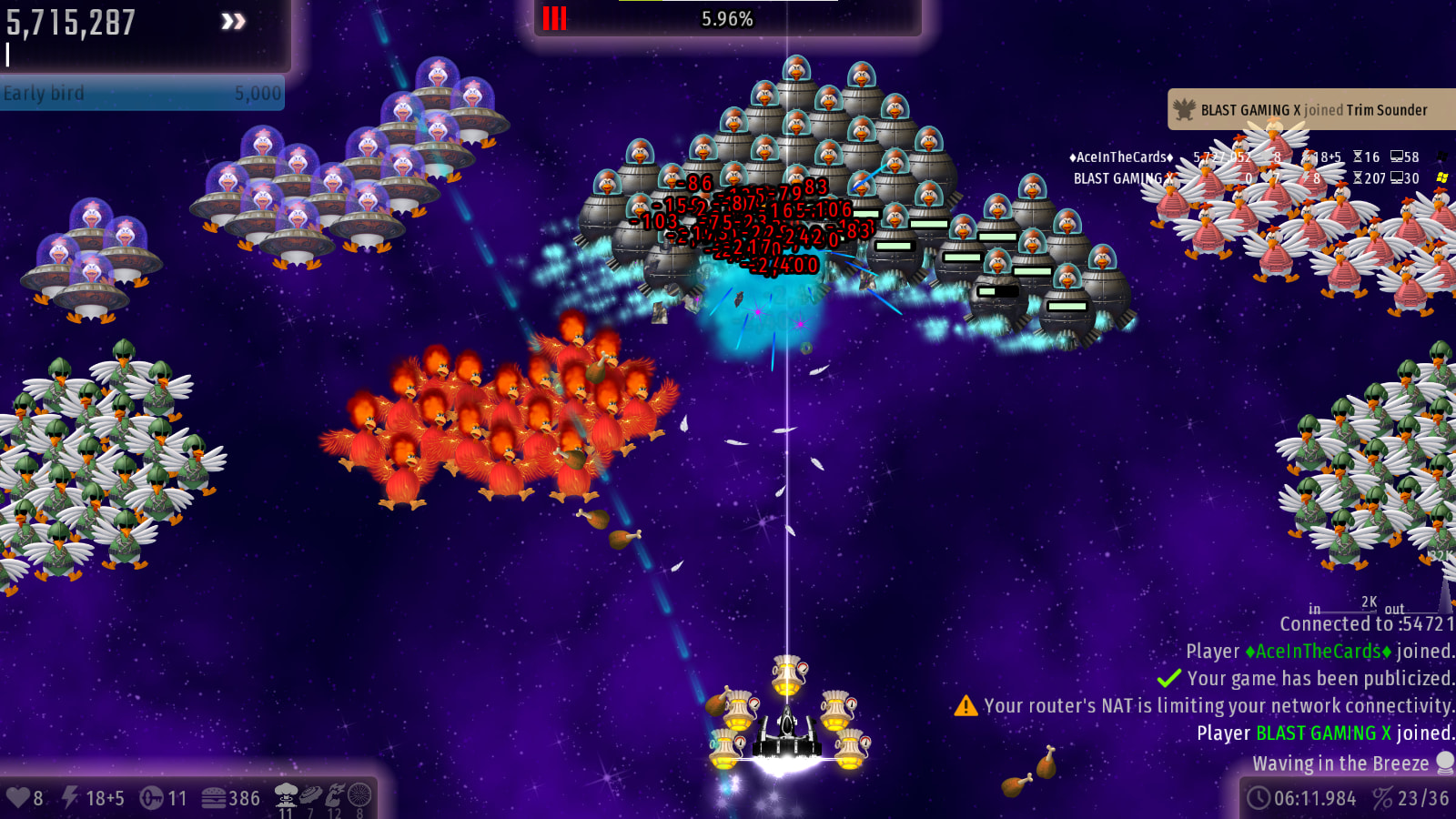Click the red overheat bars indicator
The height and width of the screenshot is (819, 1456).
[554, 18]
